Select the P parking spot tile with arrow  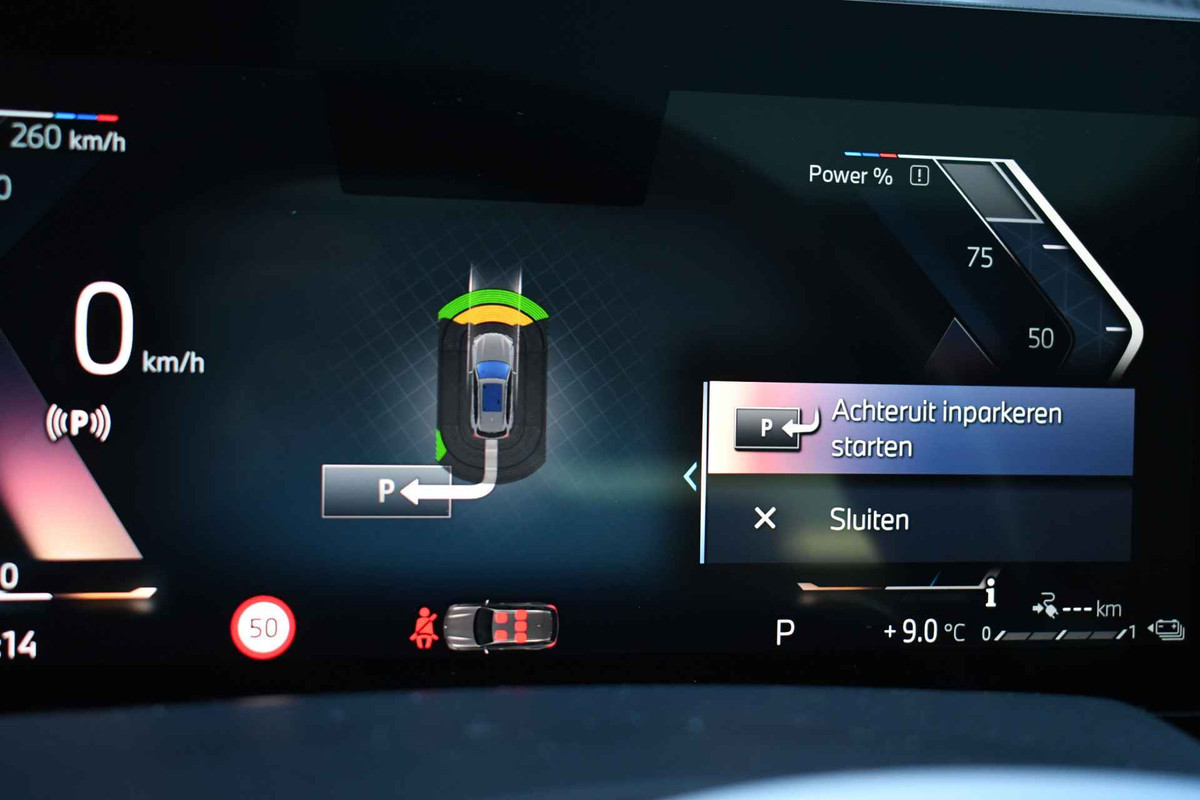[x=386, y=491]
